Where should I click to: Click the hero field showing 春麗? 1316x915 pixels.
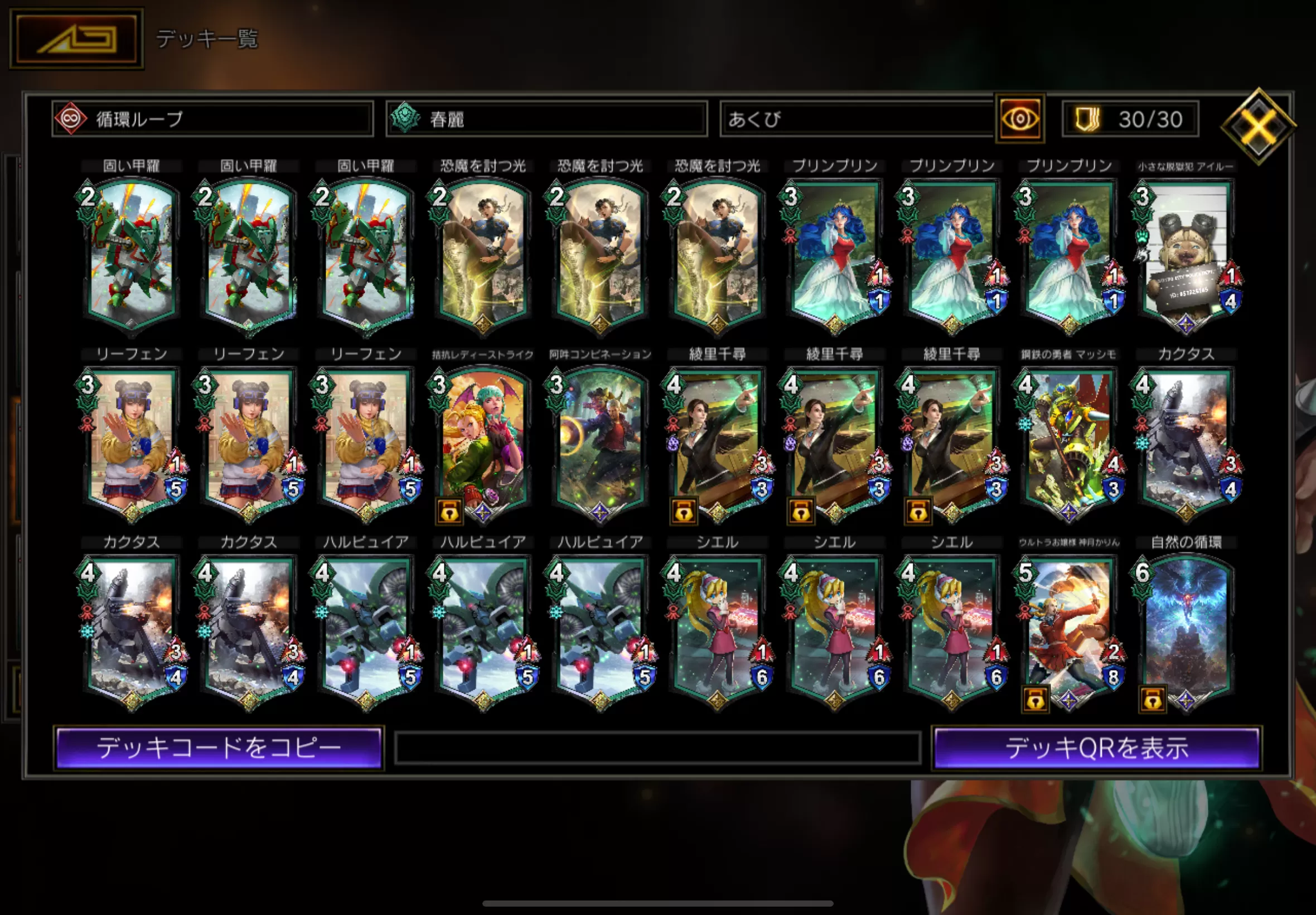click(546, 119)
